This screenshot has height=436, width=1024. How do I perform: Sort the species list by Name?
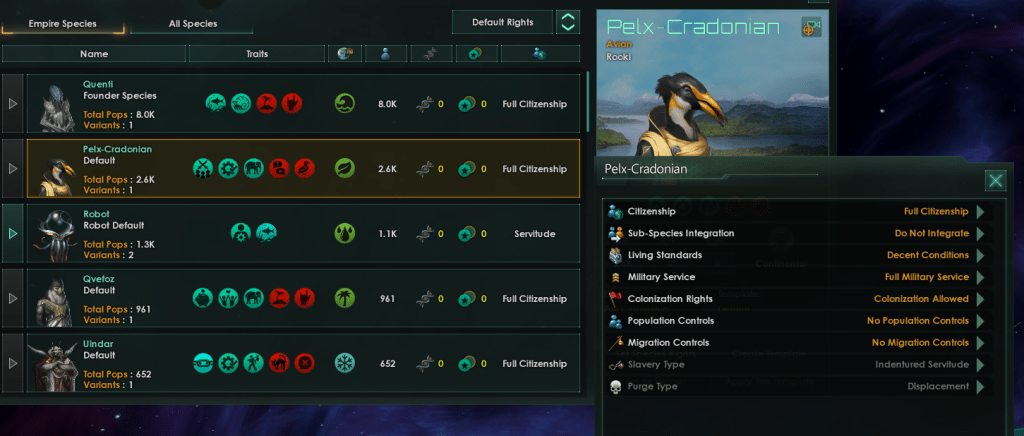[x=94, y=54]
